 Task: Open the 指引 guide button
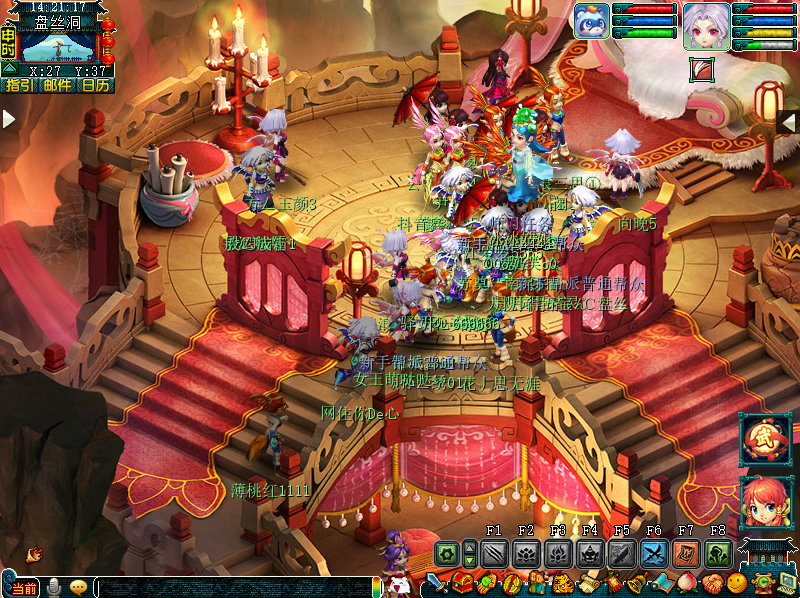[x=19, y=86]
